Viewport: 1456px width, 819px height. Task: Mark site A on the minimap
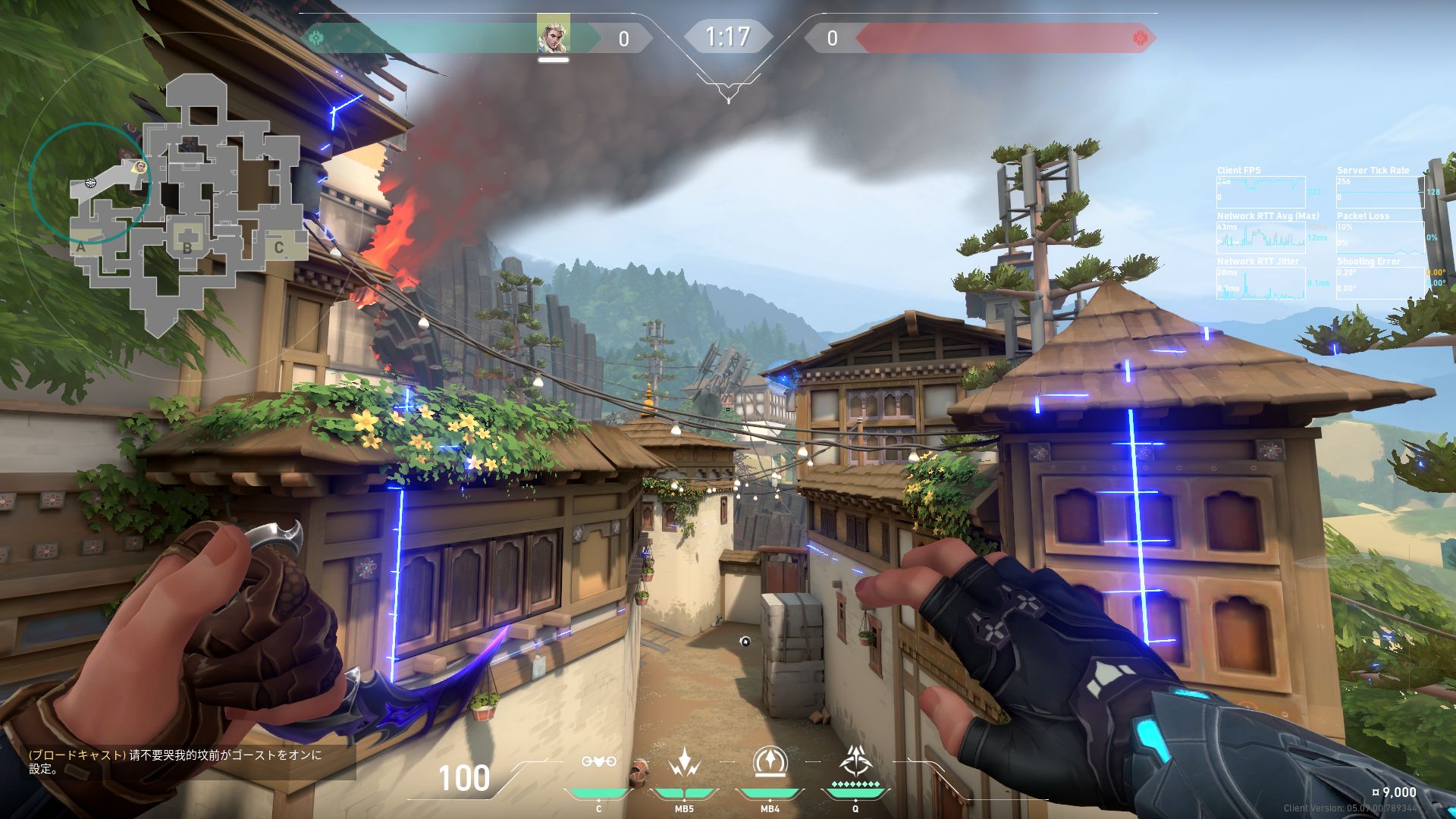81,246
